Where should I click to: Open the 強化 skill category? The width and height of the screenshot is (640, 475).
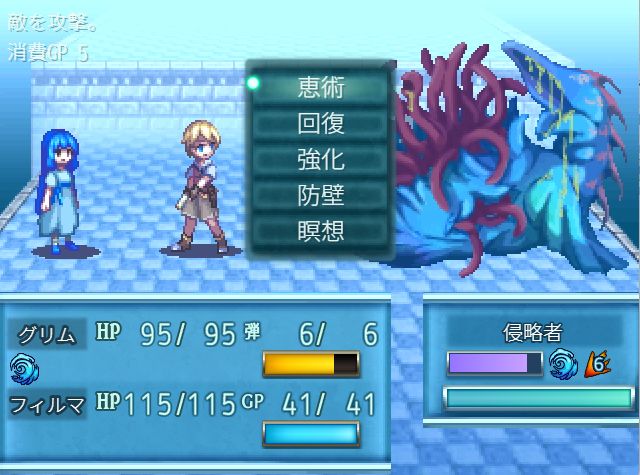[320, 159]
